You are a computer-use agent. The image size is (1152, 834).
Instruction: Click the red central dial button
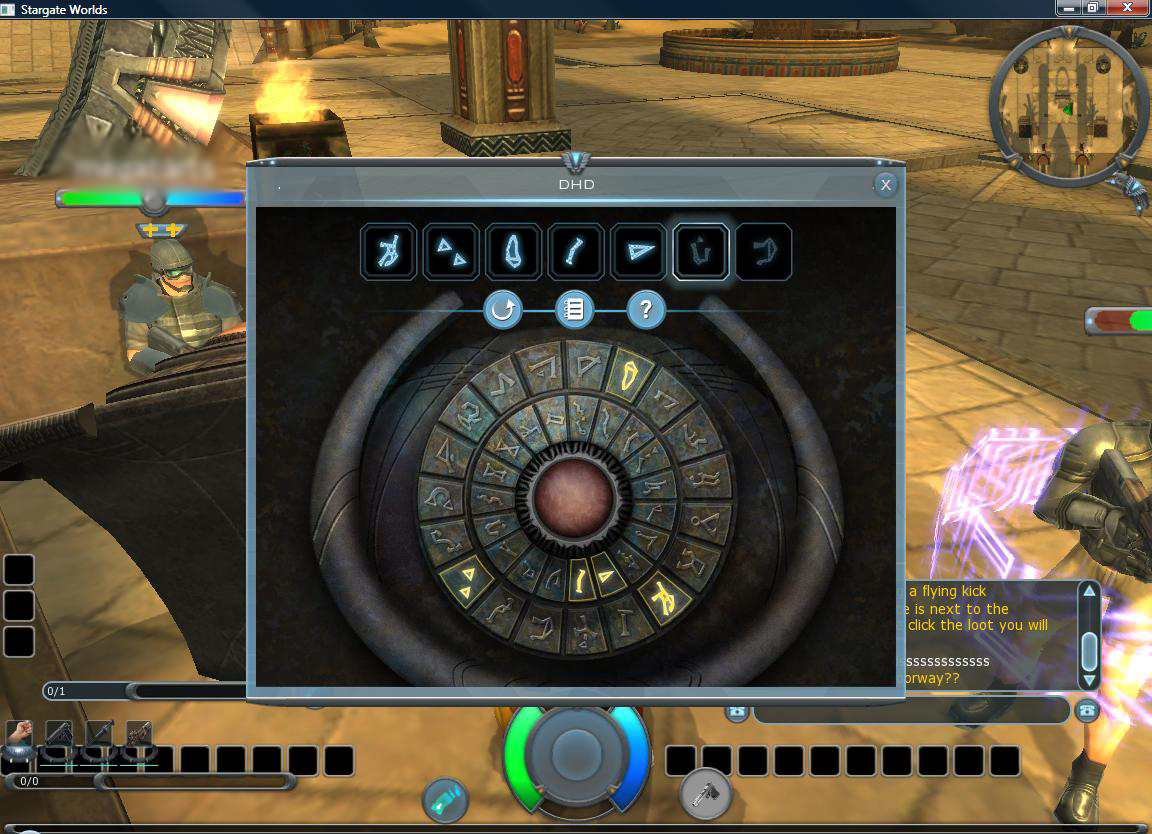572,499
